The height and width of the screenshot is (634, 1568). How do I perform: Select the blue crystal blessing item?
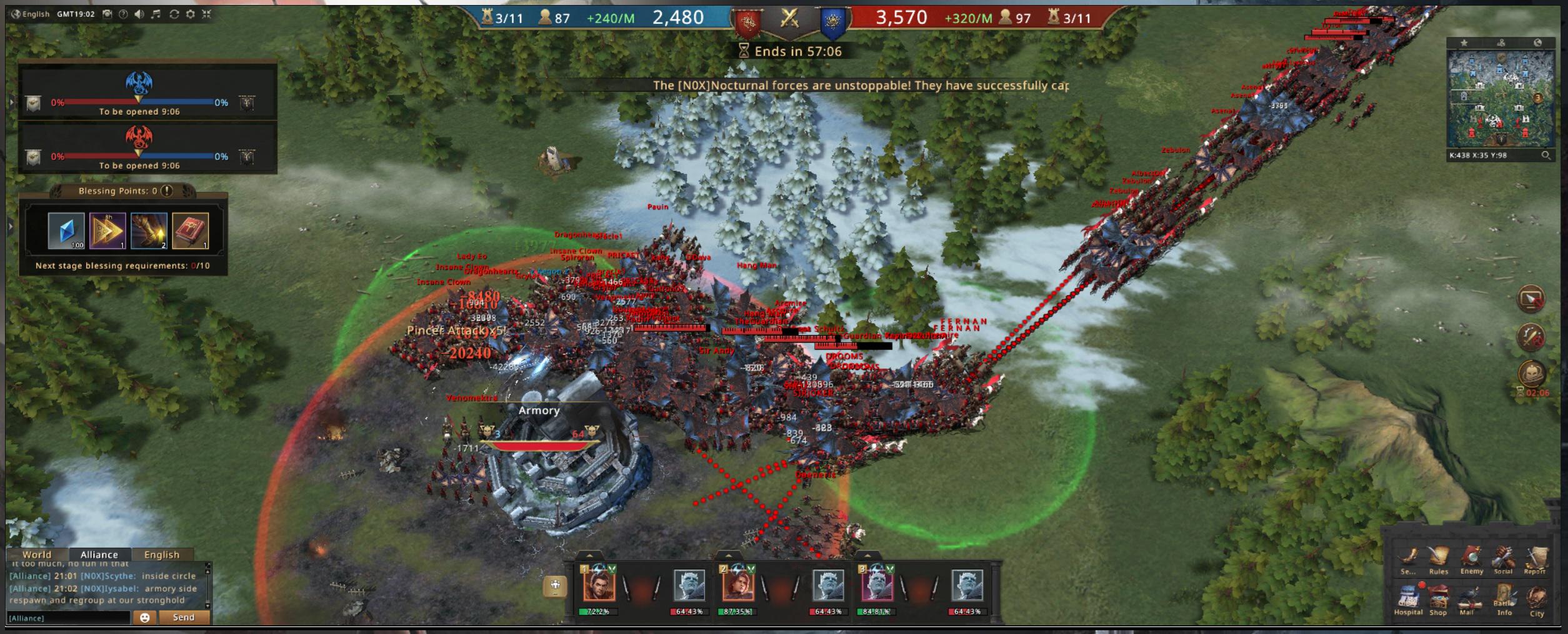tap(66, 231)
